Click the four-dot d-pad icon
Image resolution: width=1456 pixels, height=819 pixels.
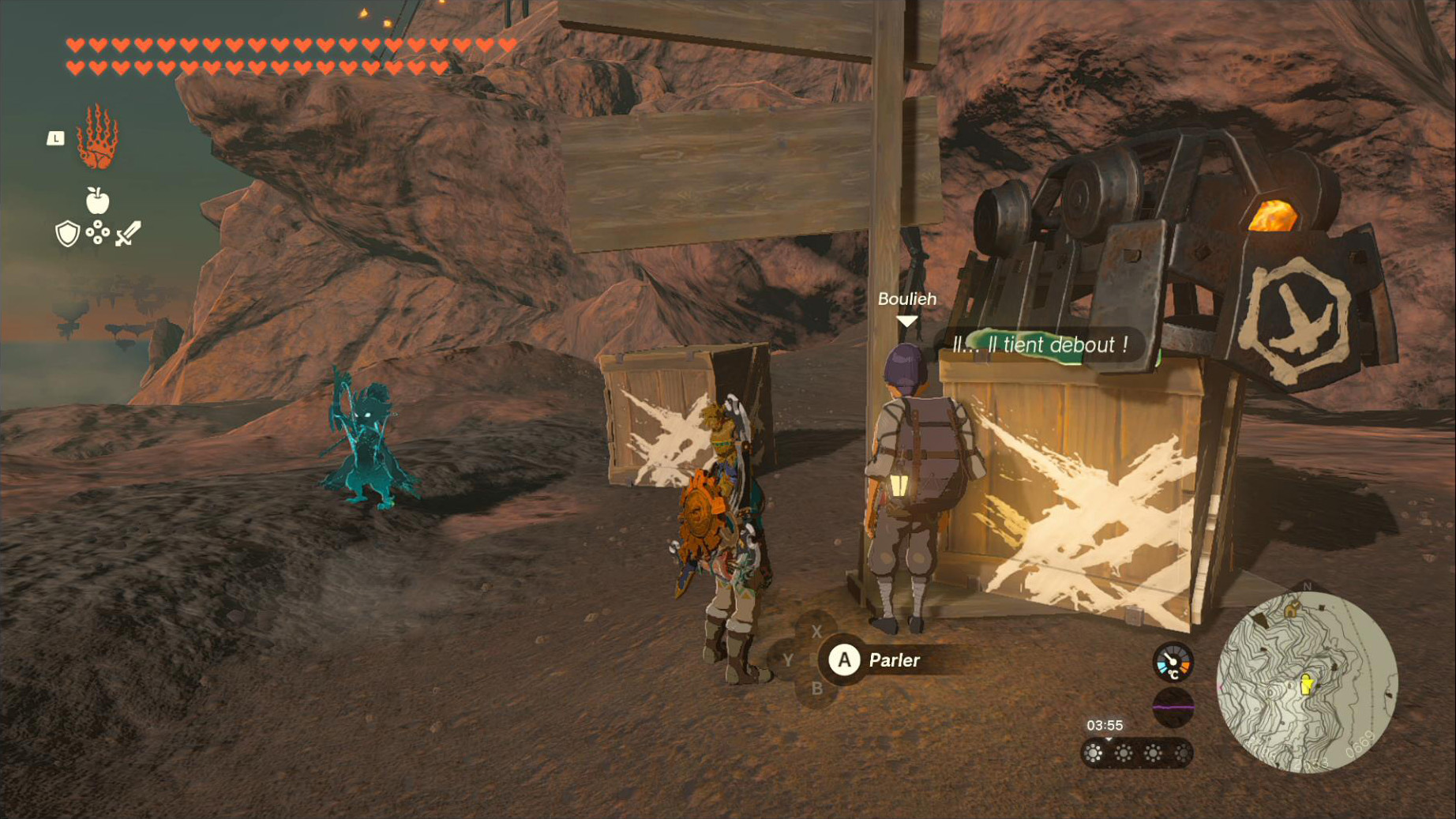click(97, 233)
